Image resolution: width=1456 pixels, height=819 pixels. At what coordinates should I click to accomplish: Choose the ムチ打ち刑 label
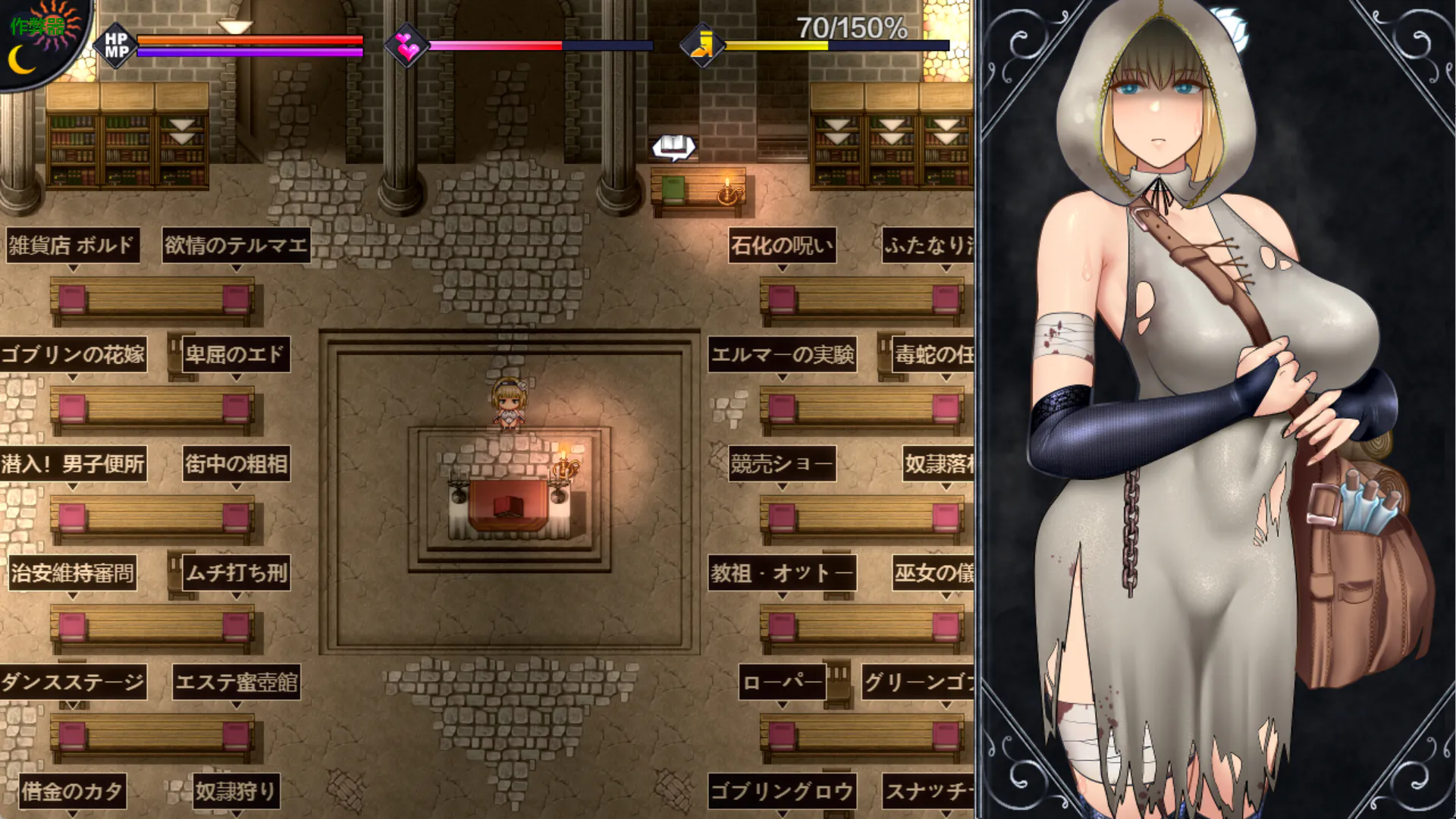pos(236,573)
